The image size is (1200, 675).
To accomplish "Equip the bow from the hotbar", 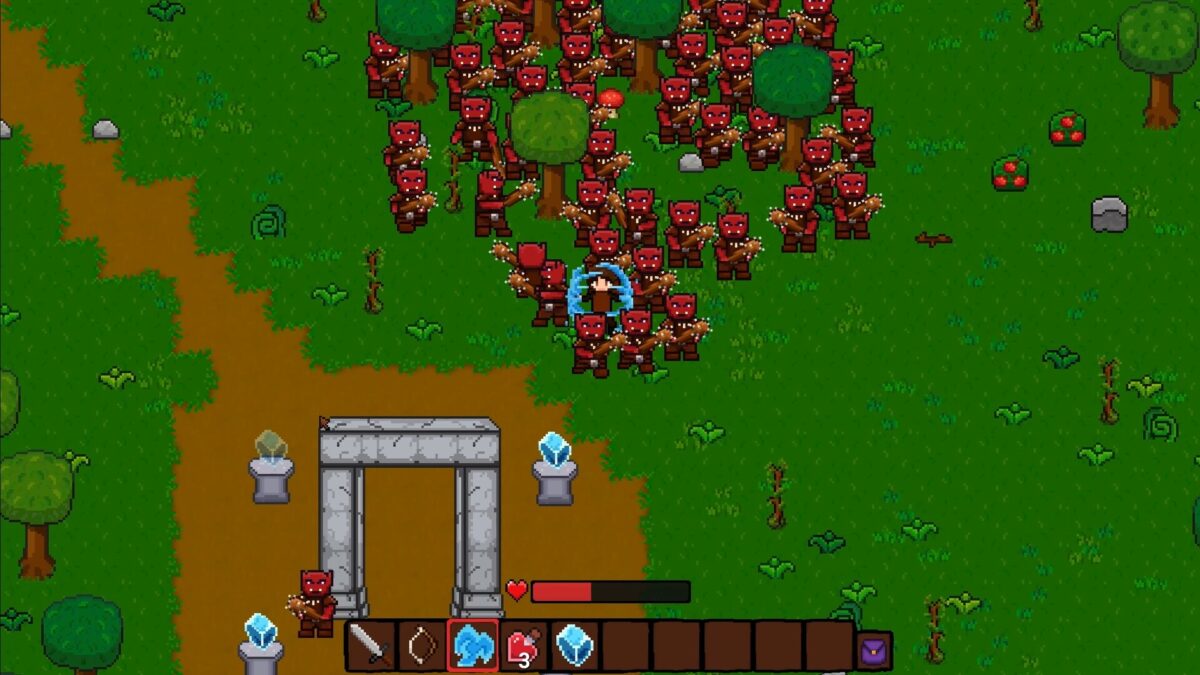I will tap(422, 646).
